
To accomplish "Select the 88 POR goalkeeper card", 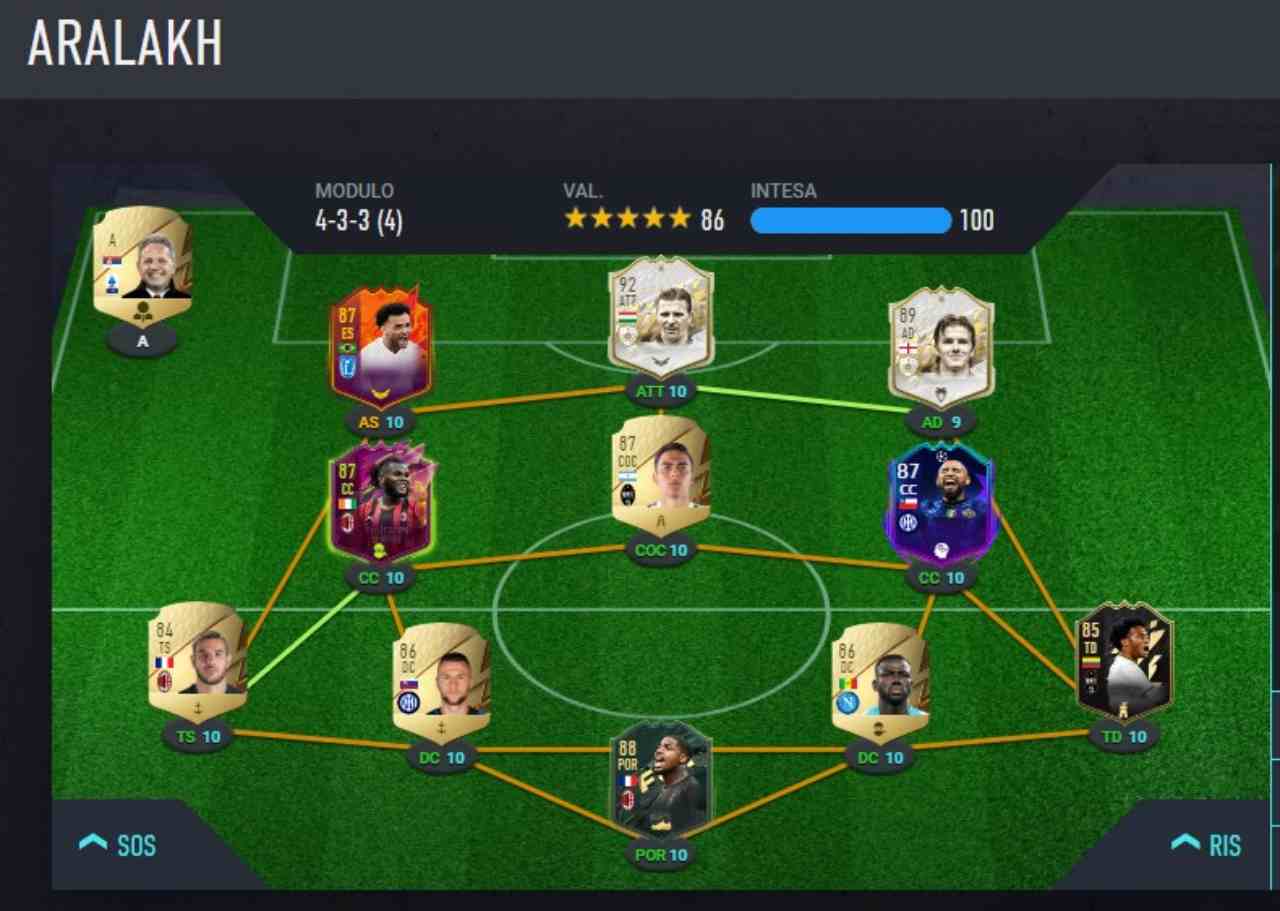I will [661, 780].
